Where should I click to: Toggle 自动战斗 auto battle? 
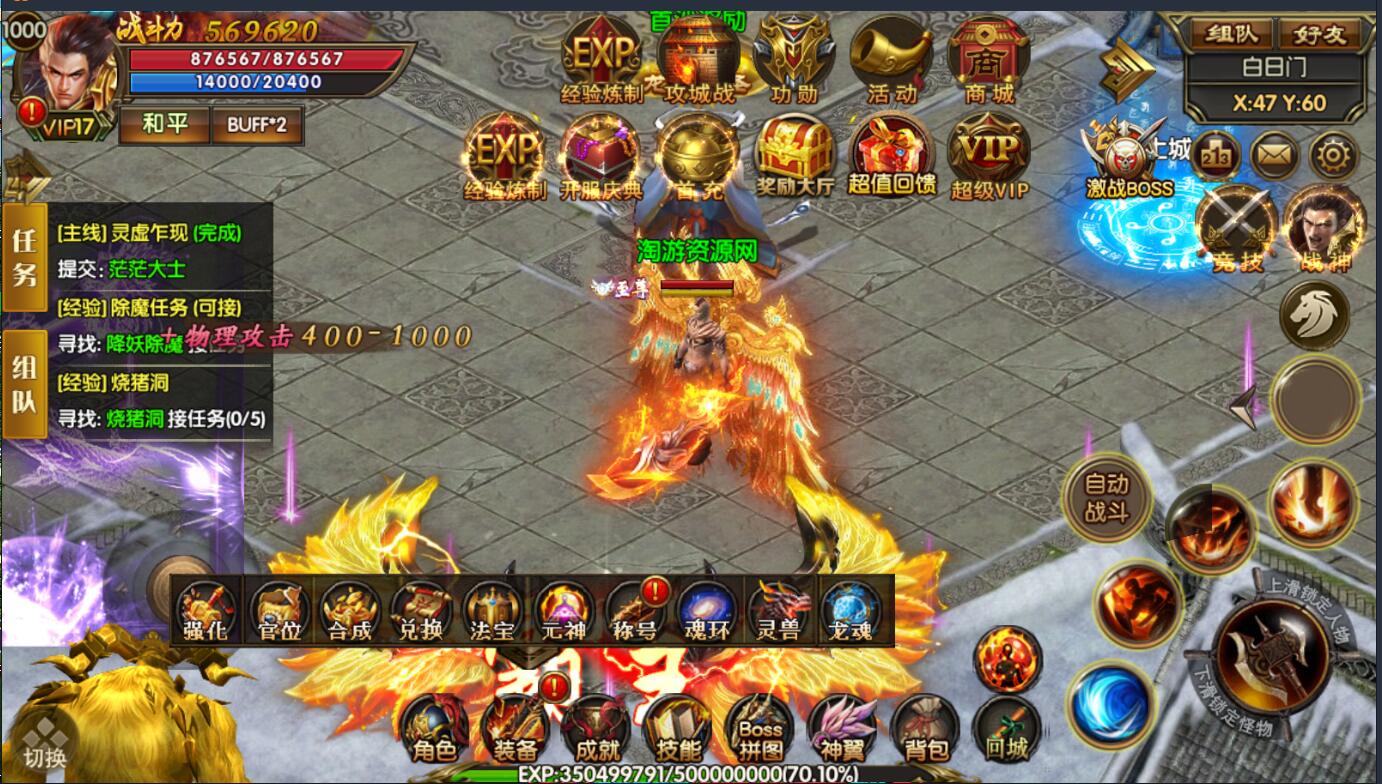(x=1107, y=497)
